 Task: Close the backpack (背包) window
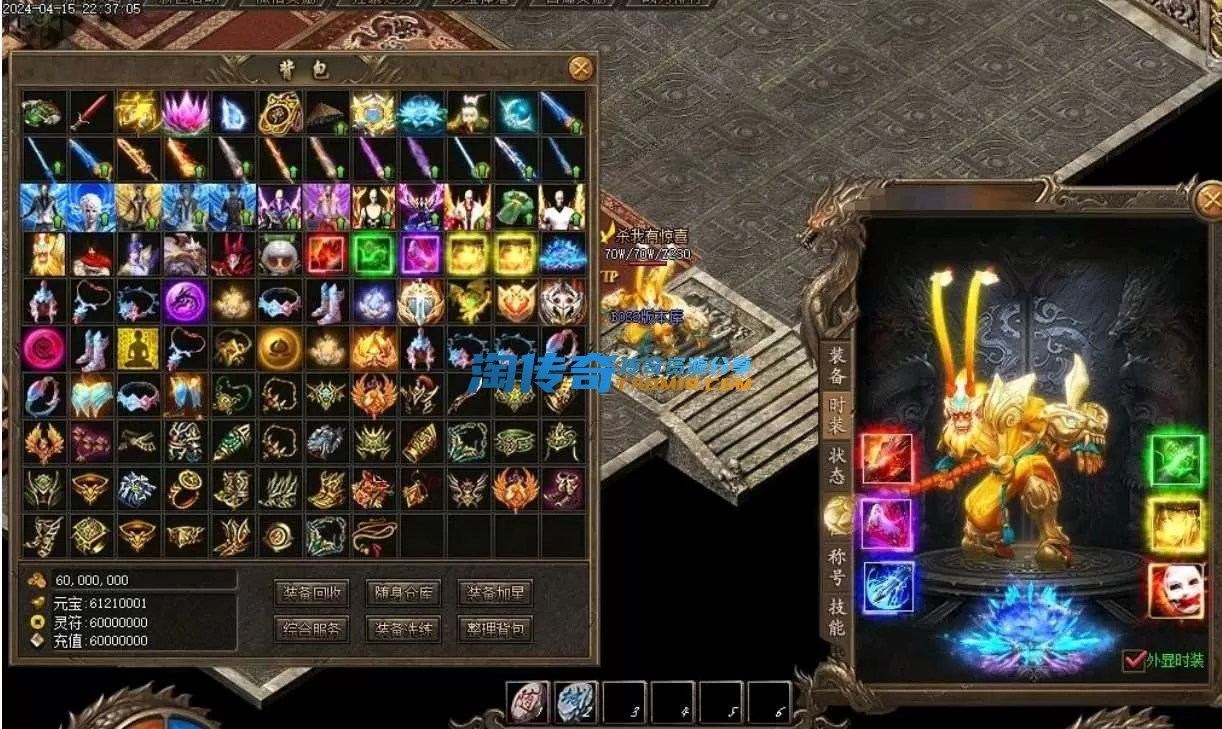click(x=580, y=68)
